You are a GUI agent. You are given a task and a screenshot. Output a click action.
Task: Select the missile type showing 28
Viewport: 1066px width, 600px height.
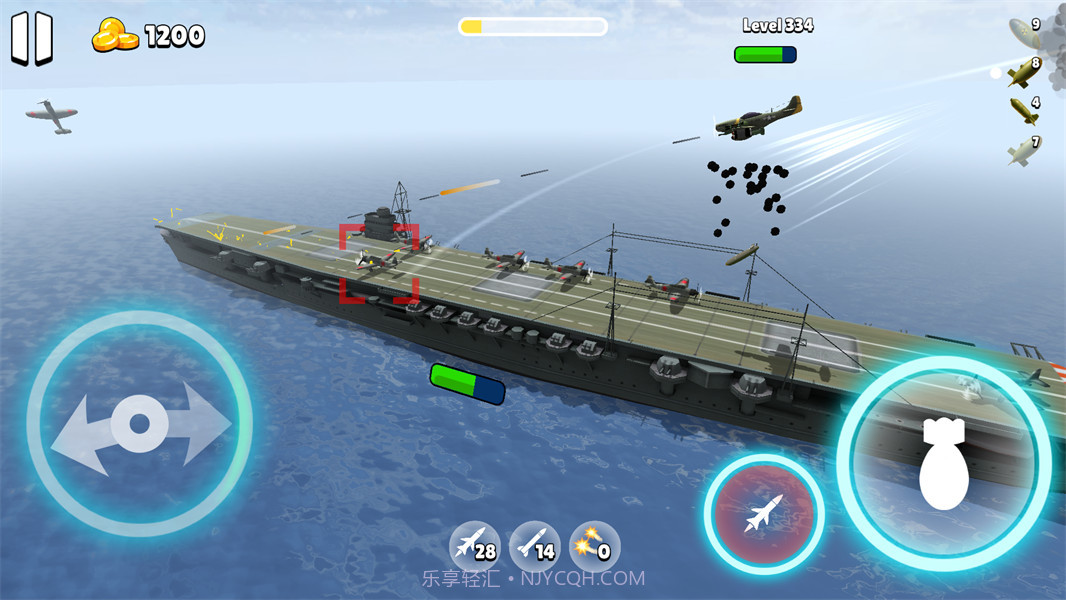point(474,546)
